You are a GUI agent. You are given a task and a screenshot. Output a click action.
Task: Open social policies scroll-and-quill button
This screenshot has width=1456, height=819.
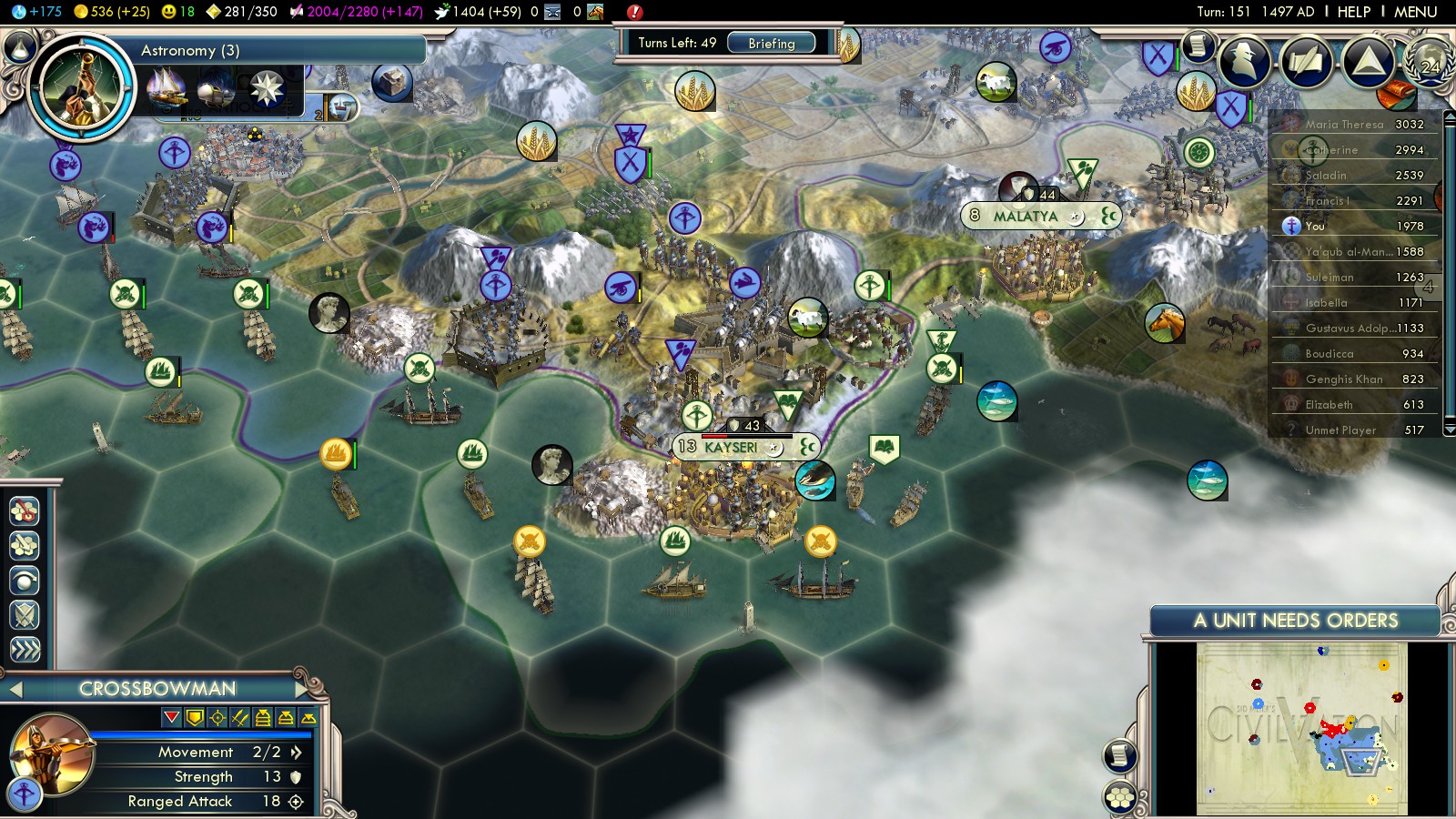[x=1306, y=62]
